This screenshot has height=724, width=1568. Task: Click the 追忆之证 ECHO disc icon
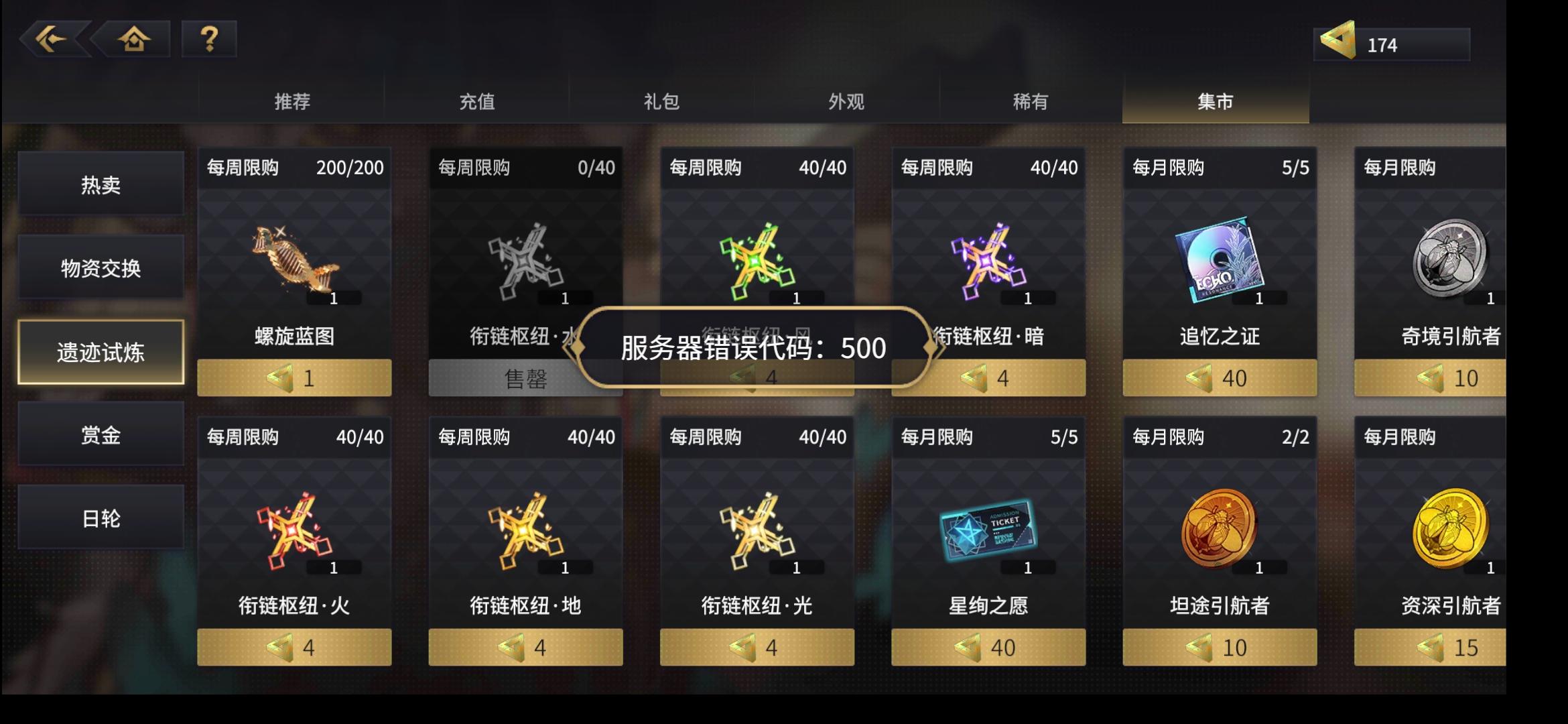coord(1219,261)
